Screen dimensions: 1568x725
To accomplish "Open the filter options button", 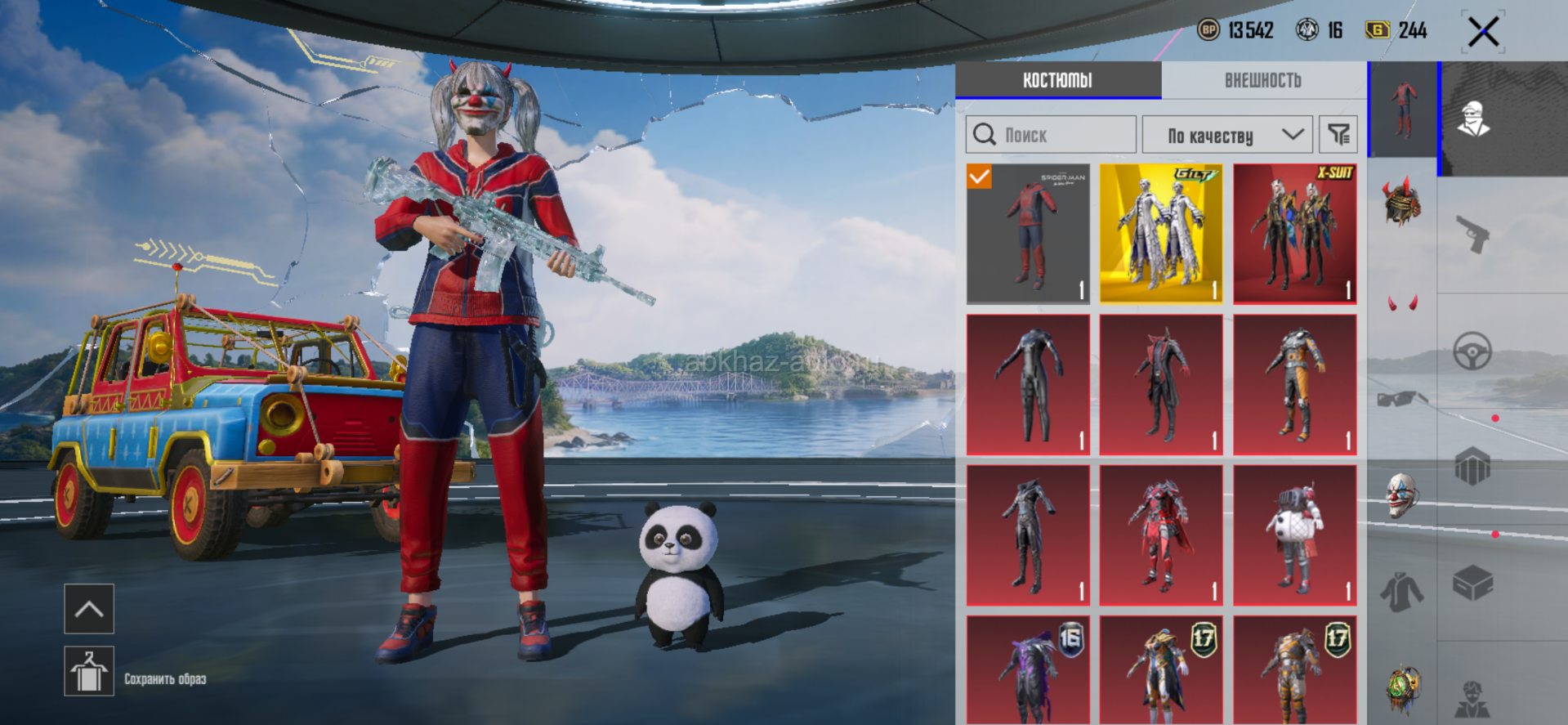I will (x=1338, y=135).
